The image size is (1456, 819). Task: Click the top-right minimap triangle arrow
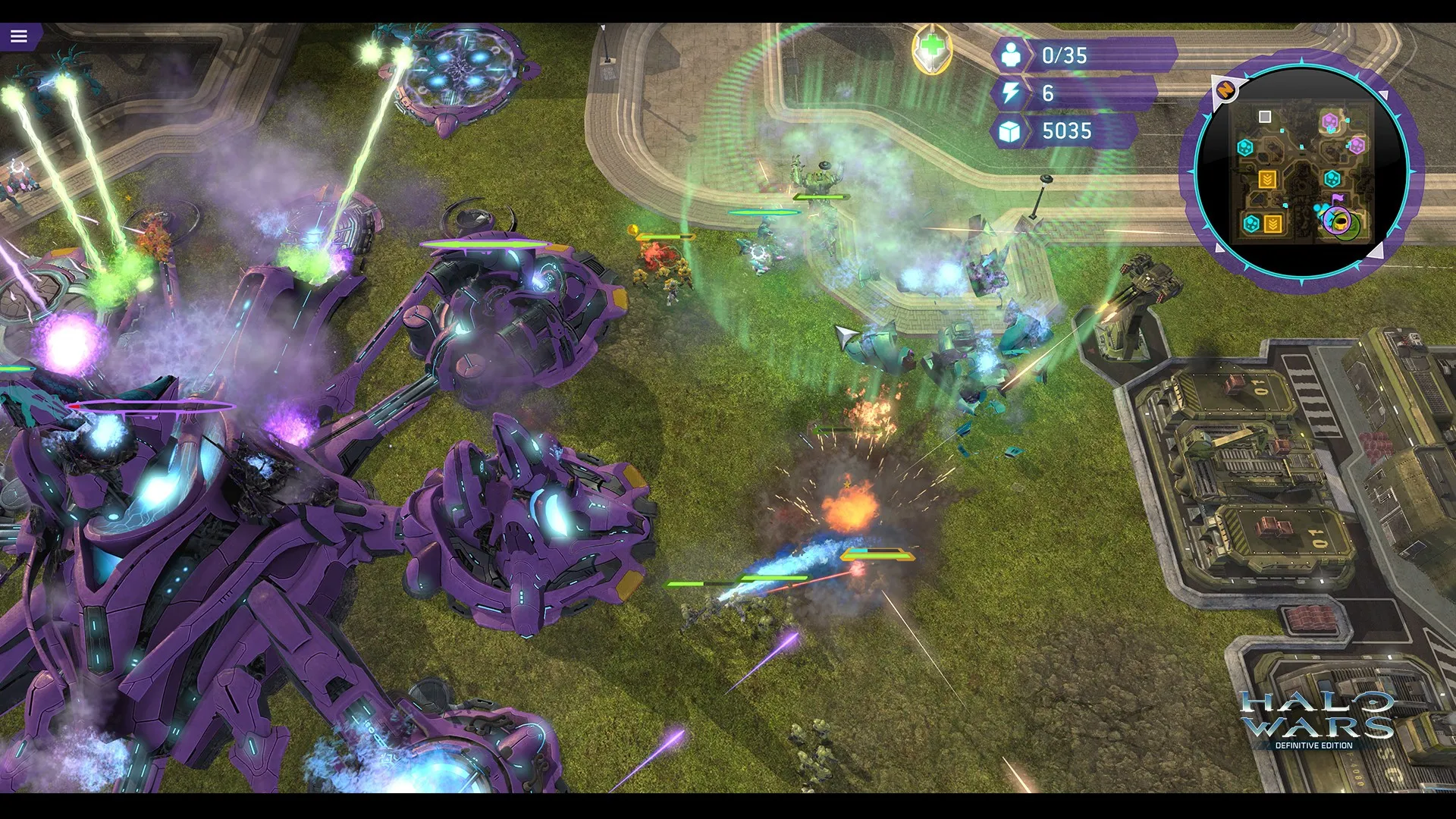(x=1384, y=95)
